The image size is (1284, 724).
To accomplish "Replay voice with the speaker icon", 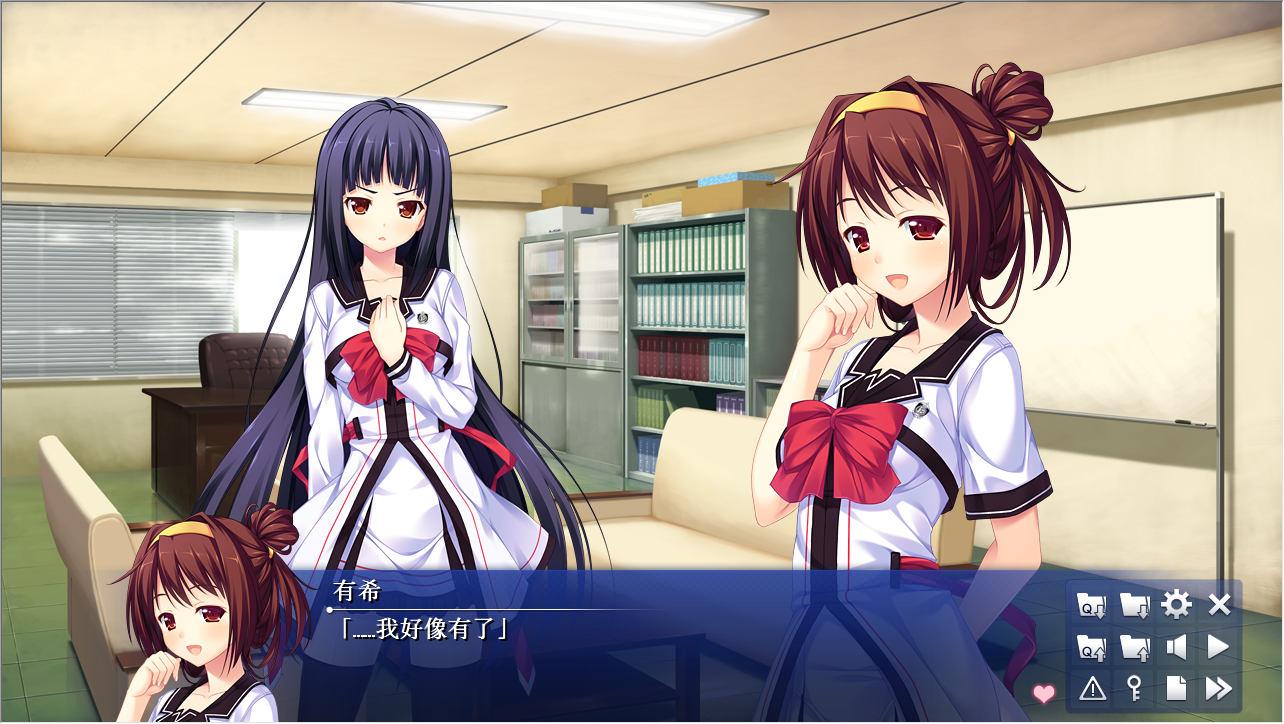I will (1176, 647).
